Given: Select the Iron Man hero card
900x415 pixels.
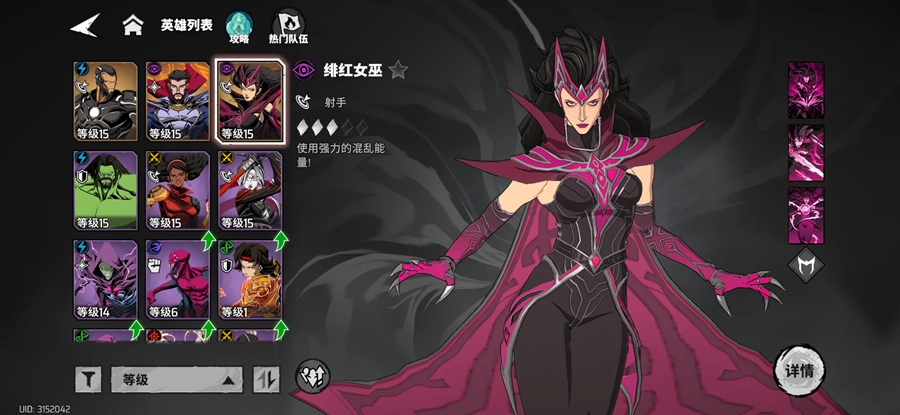Looking at the screenshot, I should [105, 101].
